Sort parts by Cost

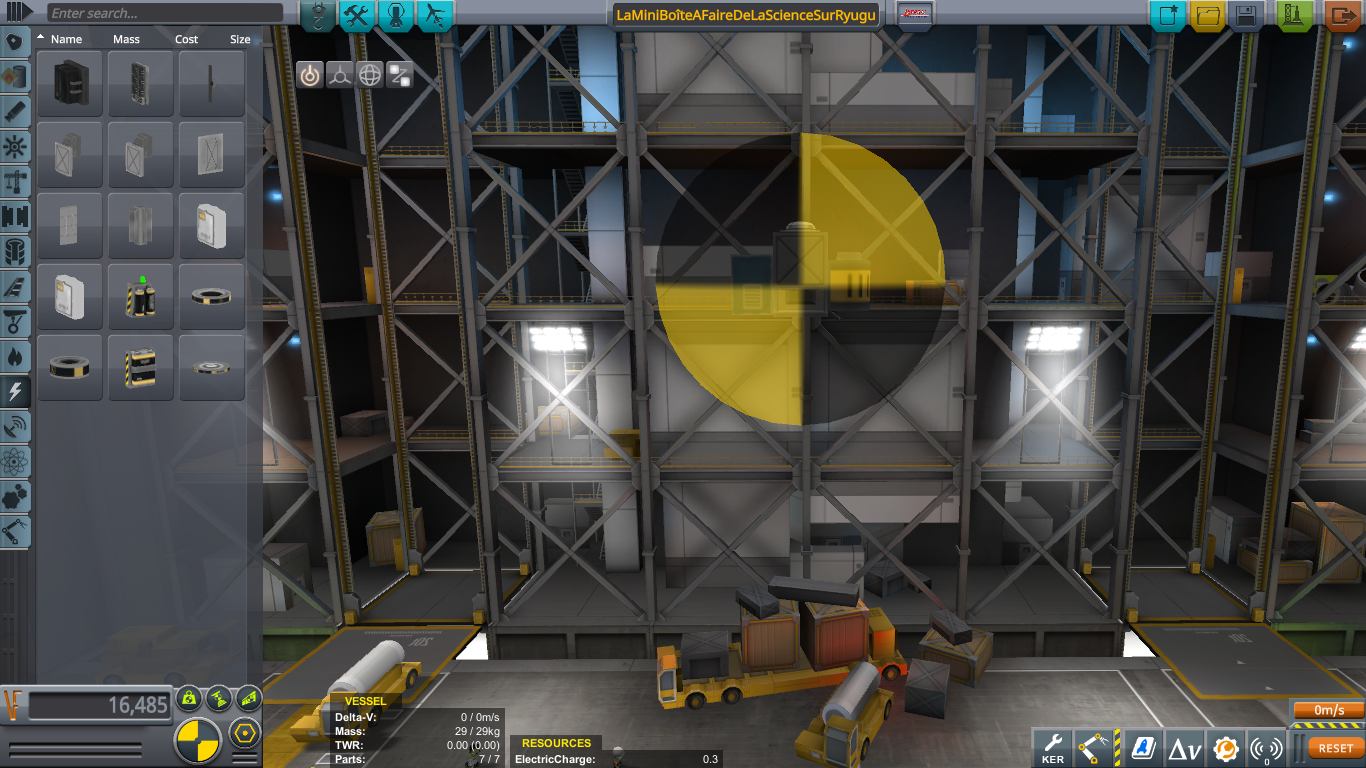186,39
